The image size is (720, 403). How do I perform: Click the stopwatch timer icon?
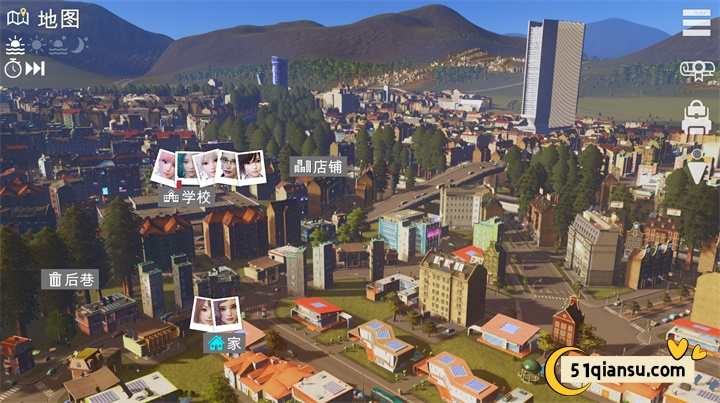(x=14, y=68)
